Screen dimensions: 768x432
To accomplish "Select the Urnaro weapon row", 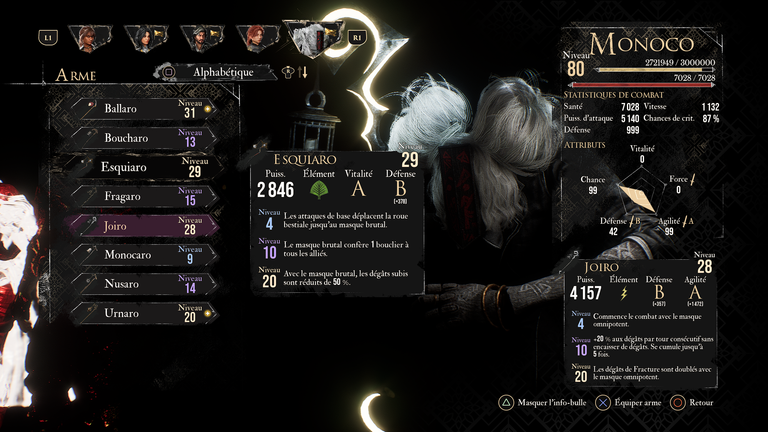I will (140, 314).
